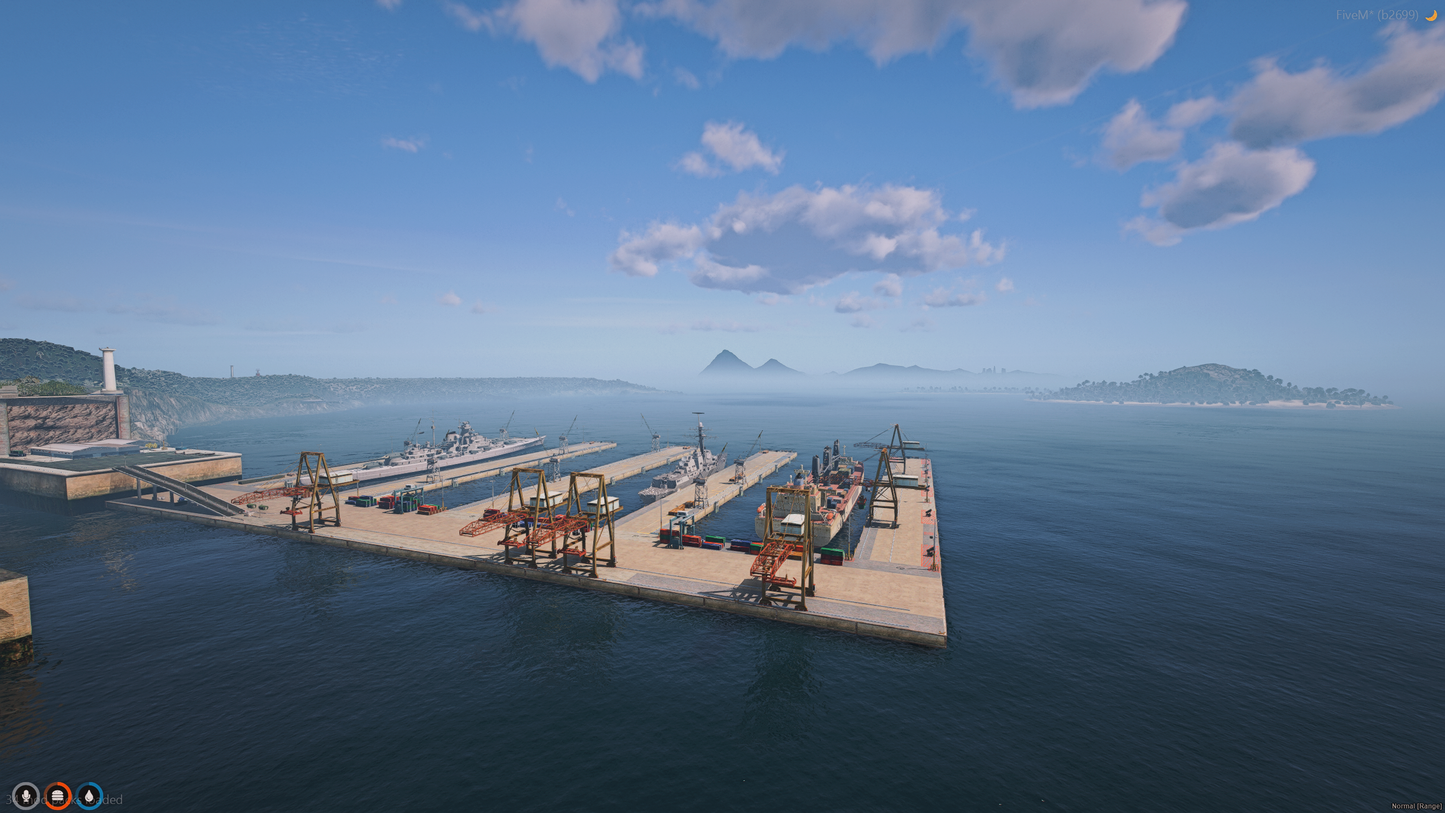1445x813 pixels.
Task: Select the burger hunger status icon
Action: [58, 796]
